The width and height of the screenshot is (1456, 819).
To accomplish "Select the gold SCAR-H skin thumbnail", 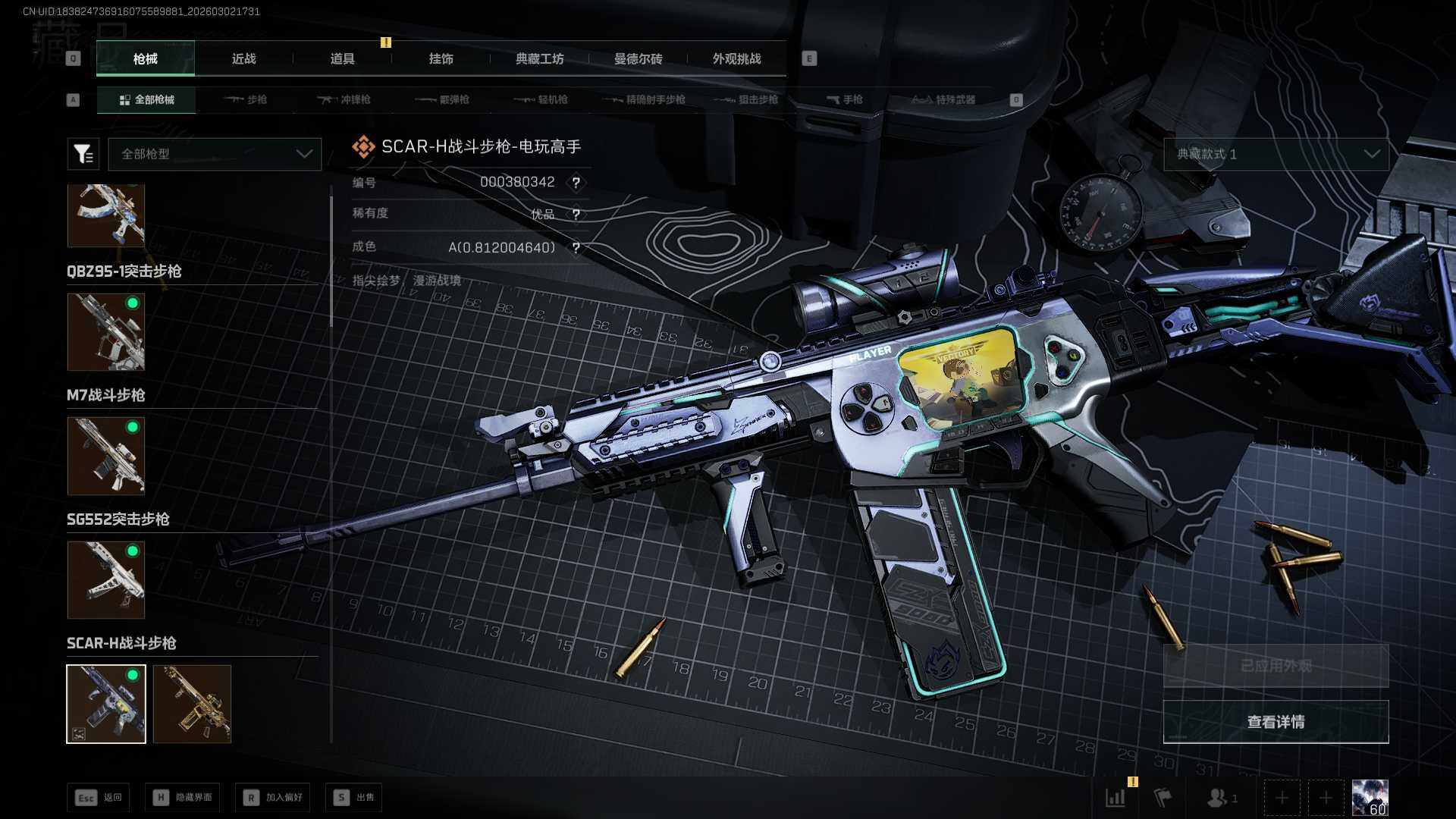I will coord(192,704).
